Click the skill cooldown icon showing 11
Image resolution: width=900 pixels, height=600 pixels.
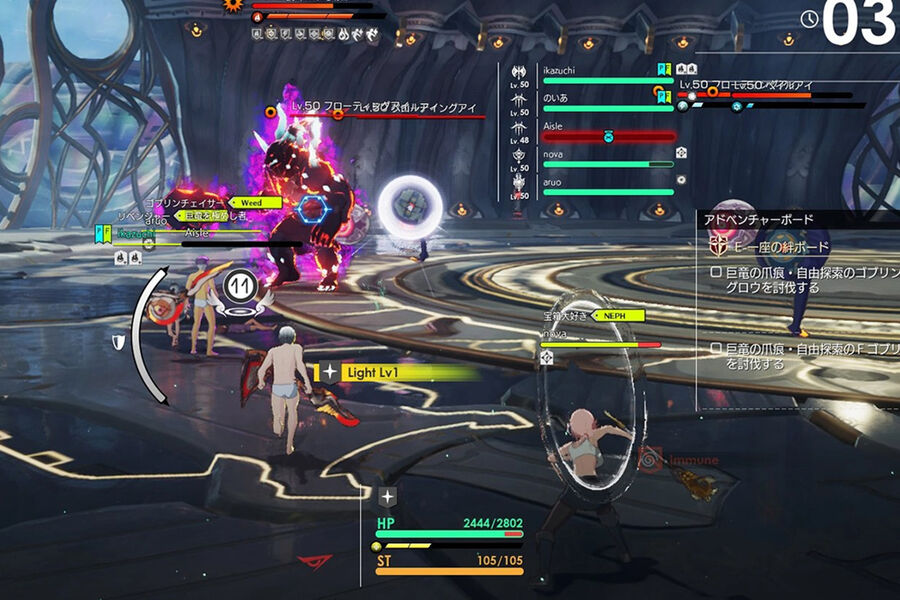coord(240,285)
